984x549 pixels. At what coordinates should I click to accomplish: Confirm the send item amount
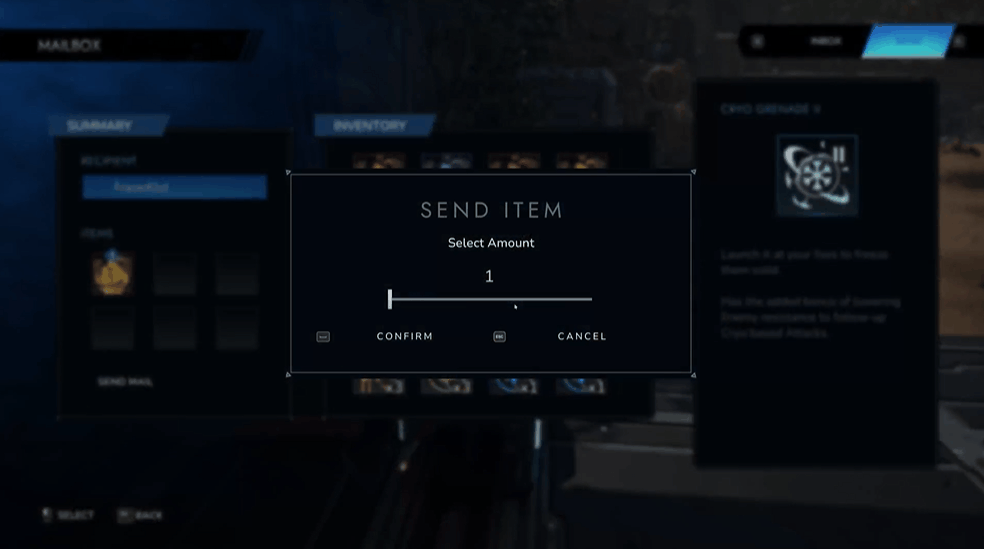click(x=404, y=337)
